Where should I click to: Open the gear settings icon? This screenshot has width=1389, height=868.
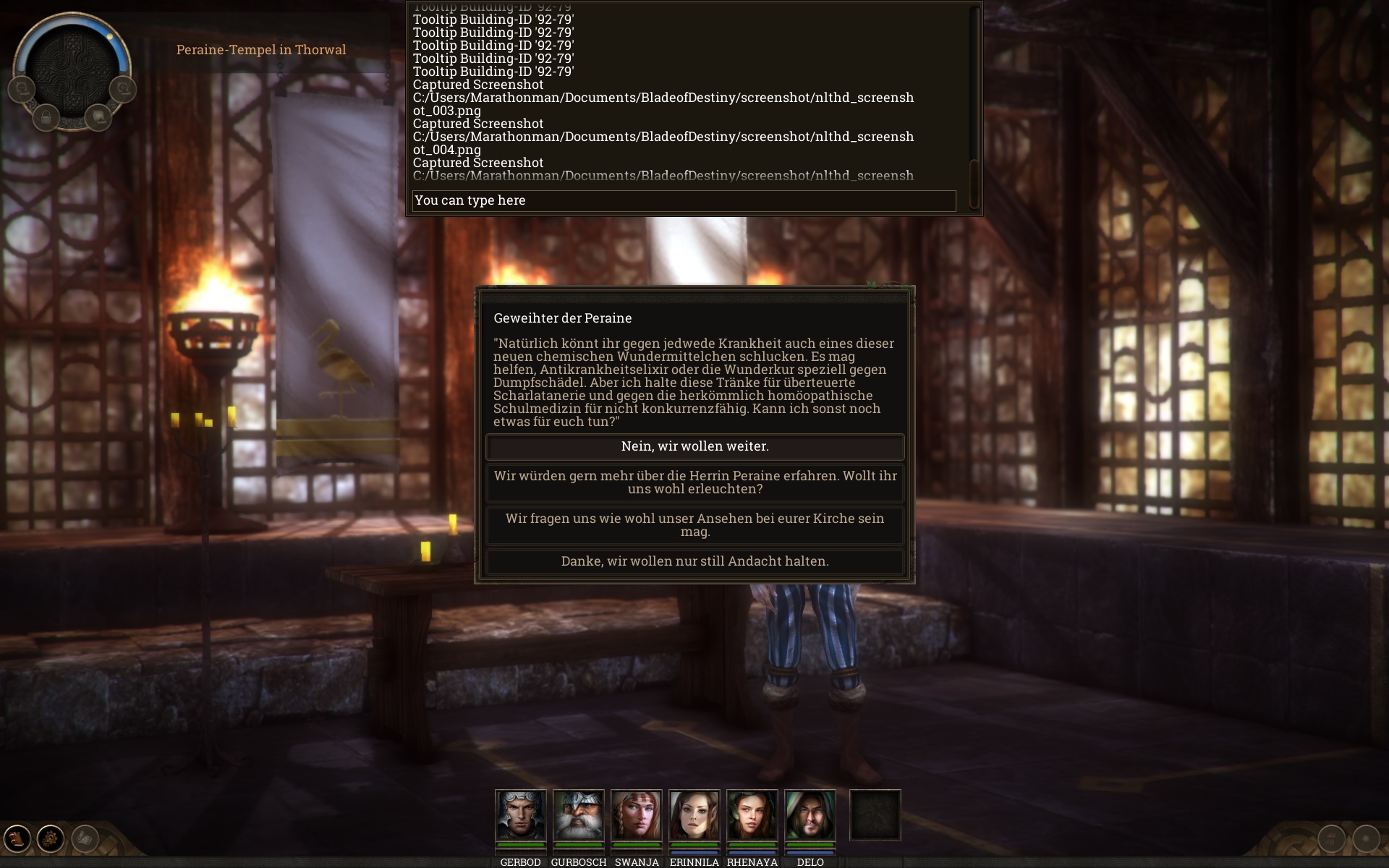point(51,839)
